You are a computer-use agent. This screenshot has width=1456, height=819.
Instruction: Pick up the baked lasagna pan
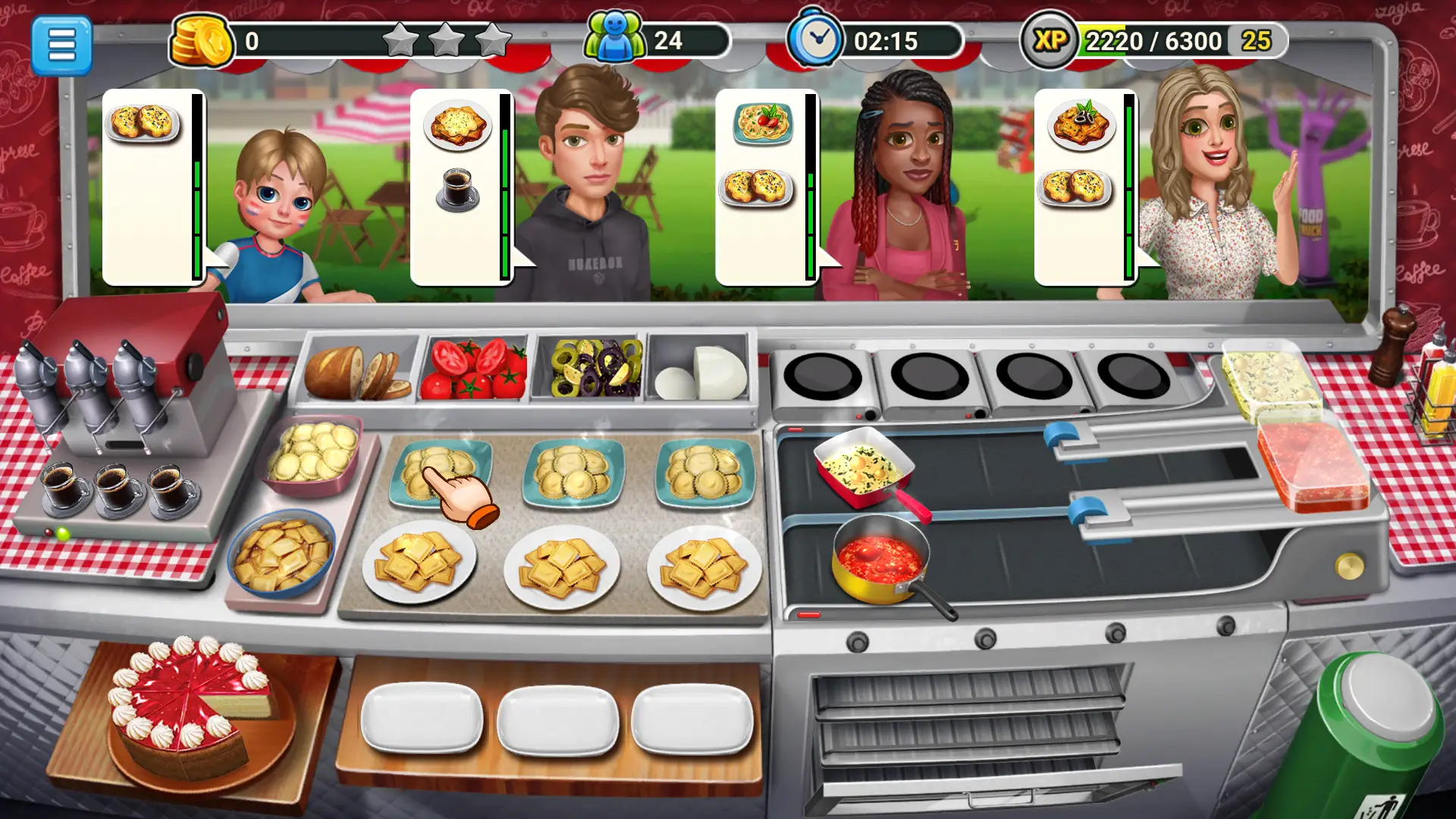coord(864,466)
